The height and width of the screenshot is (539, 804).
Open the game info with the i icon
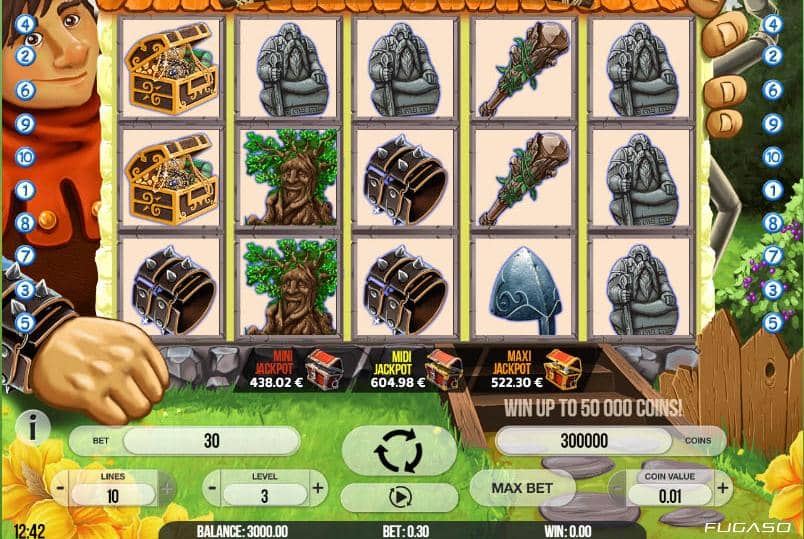(33, 427)
